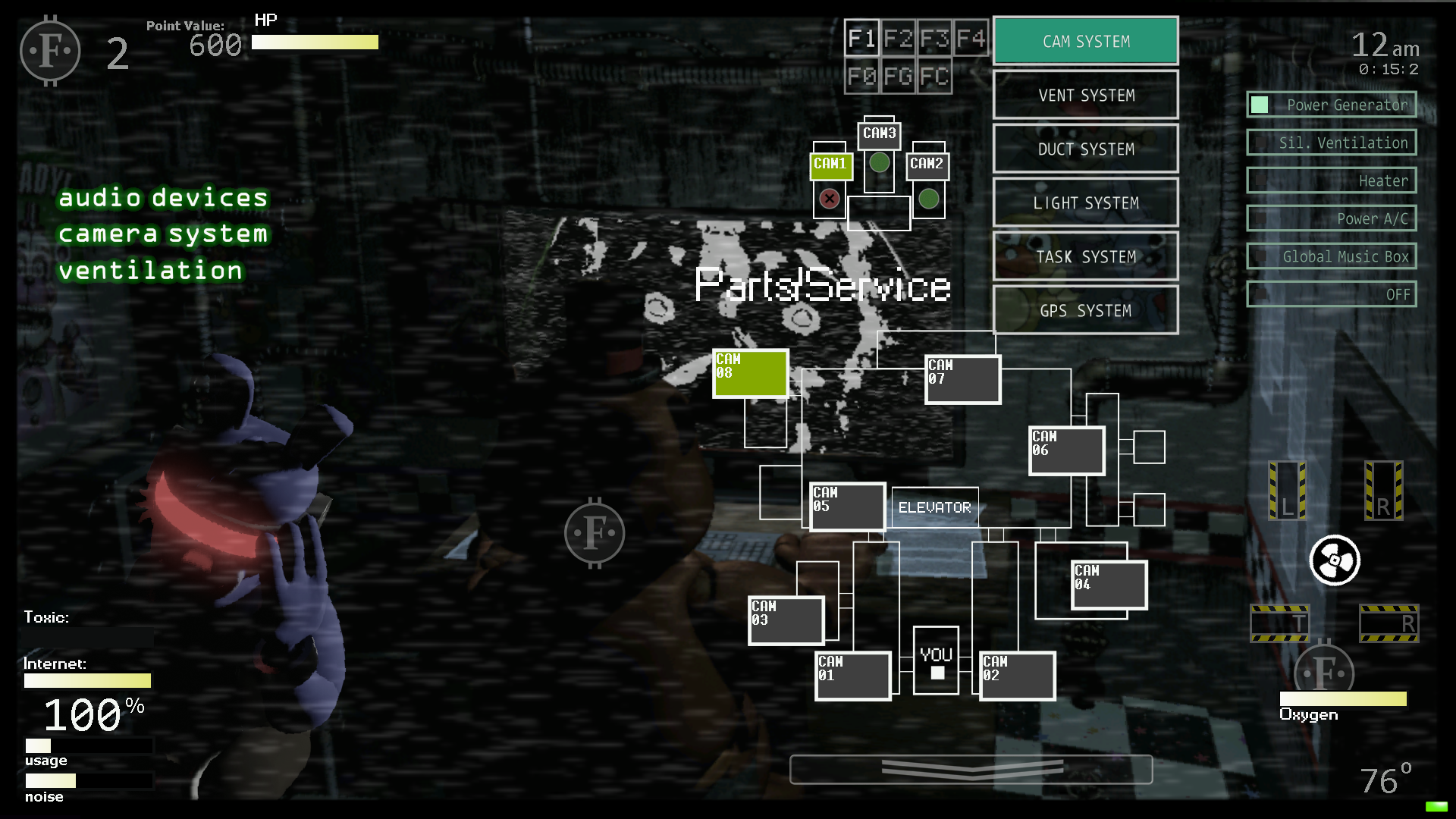Toggle the Power Generator

1332,104
